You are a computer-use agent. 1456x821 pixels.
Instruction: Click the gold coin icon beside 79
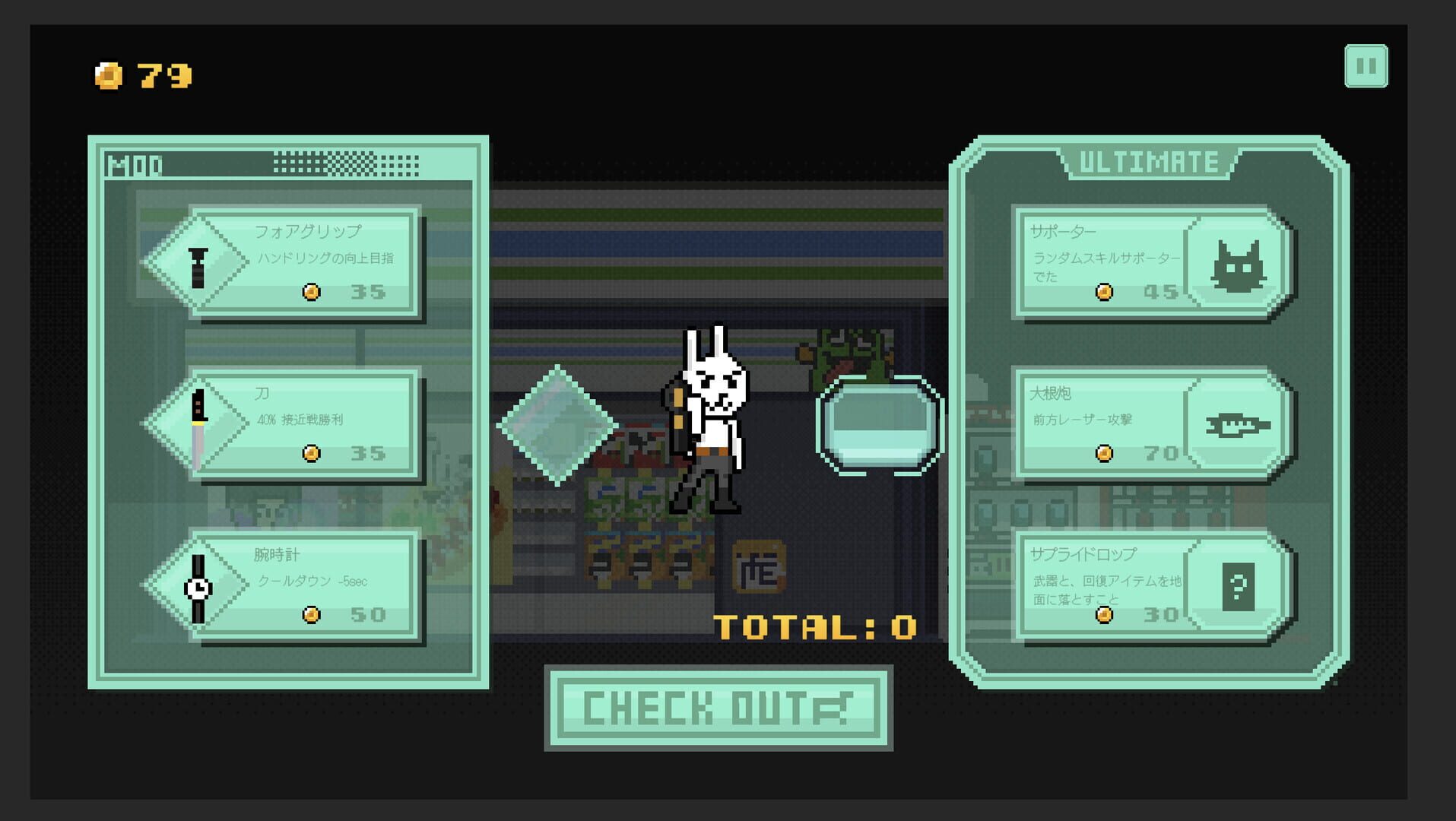pyautogui.click(x=108, y=74)
